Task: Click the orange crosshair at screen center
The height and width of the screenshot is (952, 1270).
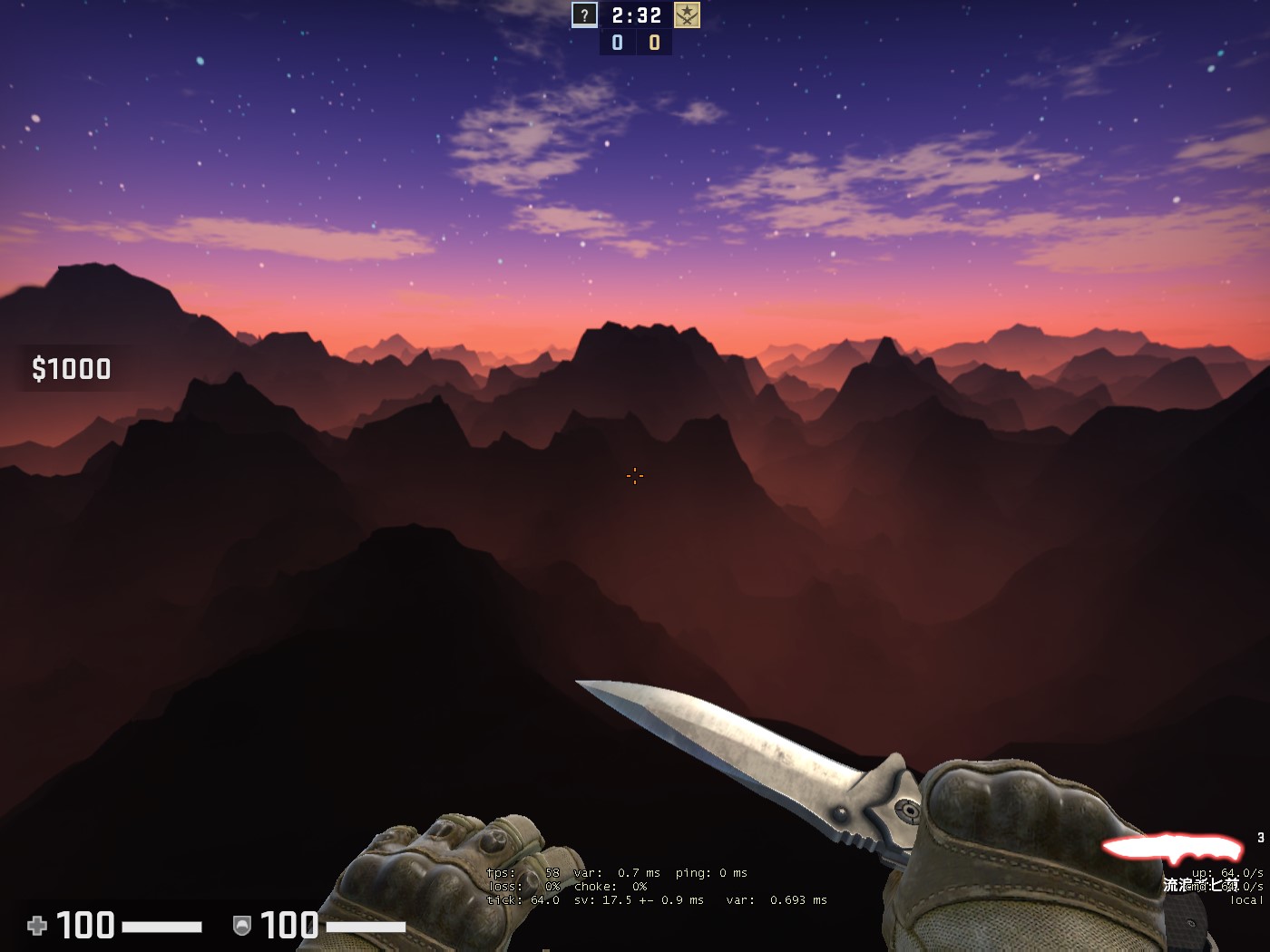Action: click(x=634, y=475)
